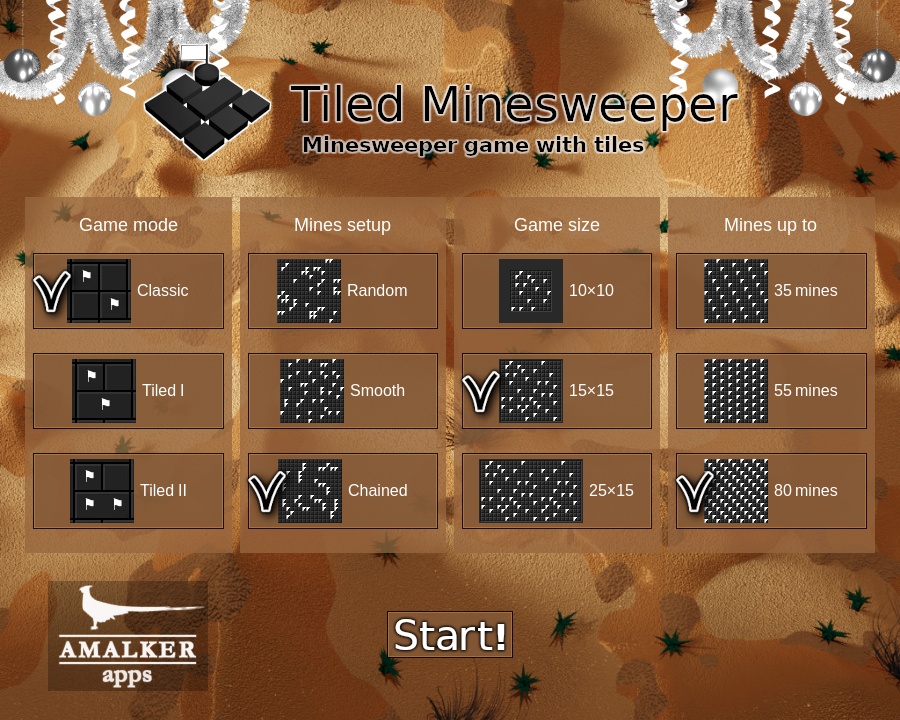Pick Random mines setup
Viewport: 900px width, 720px height.
(343, 291)
